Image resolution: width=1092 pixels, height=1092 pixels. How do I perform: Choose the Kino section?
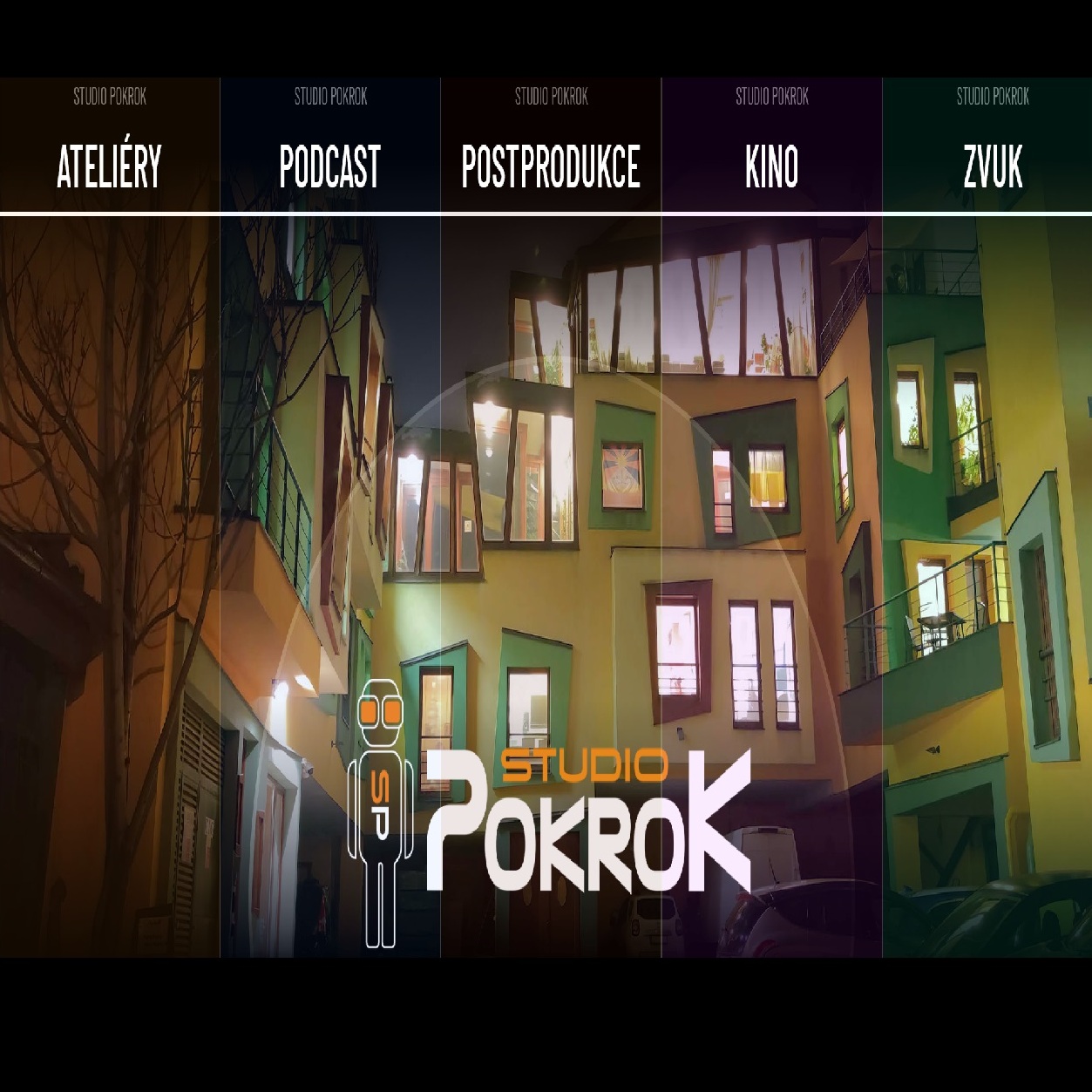[771, 166]
